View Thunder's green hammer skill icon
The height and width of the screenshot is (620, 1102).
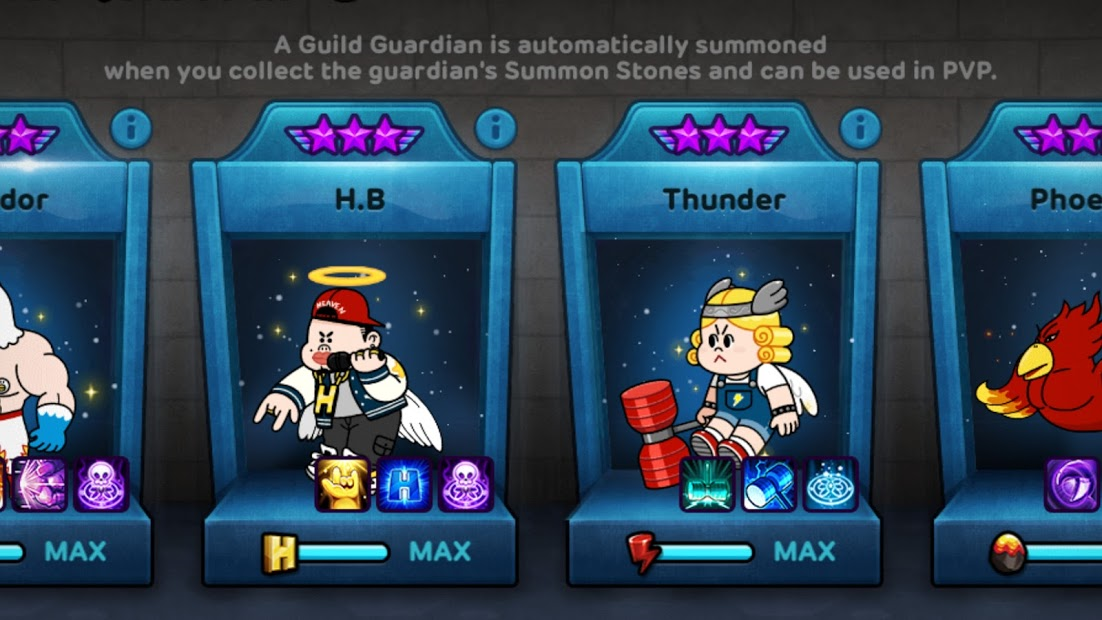tap(708, 485)
